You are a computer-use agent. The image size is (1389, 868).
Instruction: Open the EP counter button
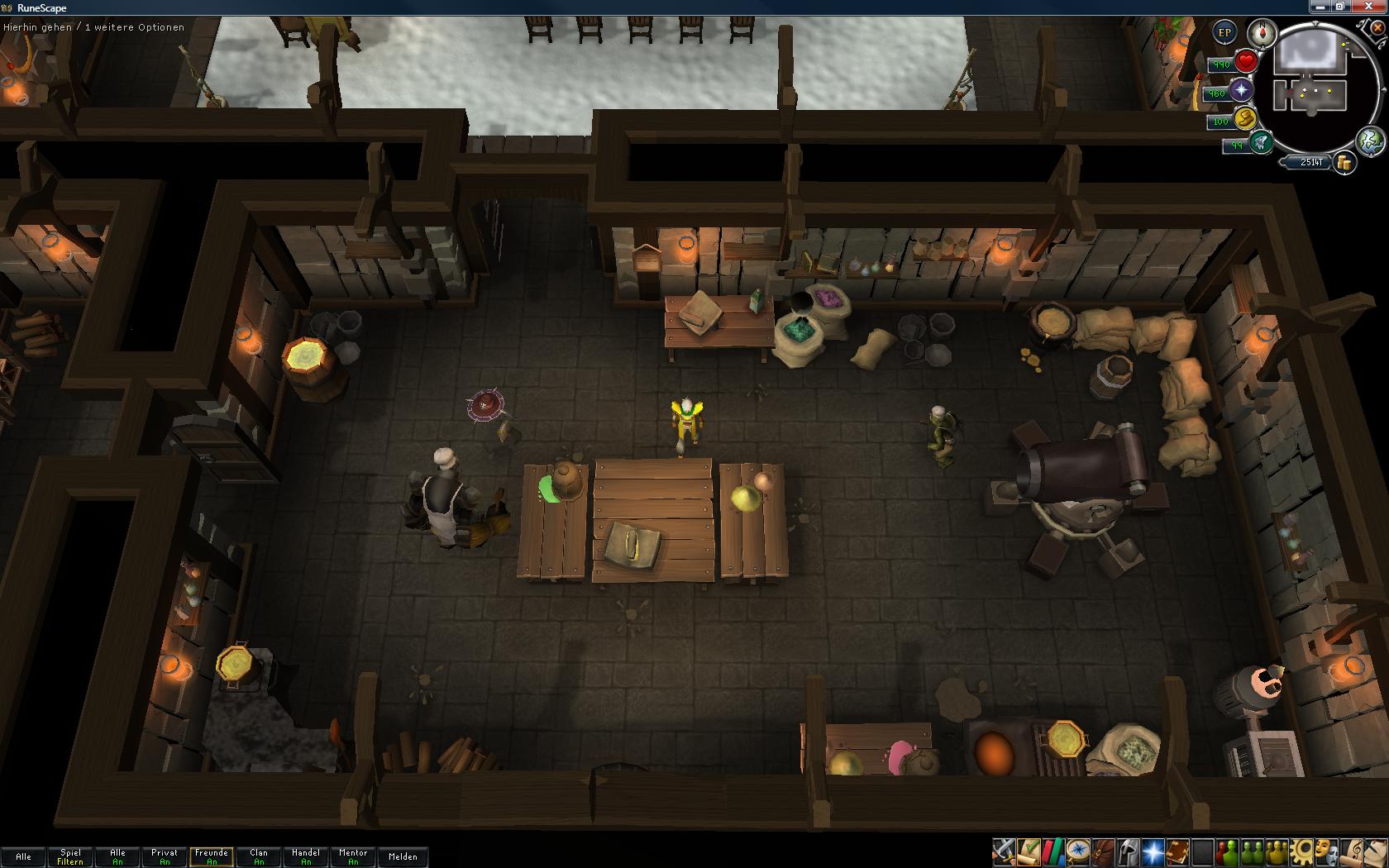tap(1224, 33)
